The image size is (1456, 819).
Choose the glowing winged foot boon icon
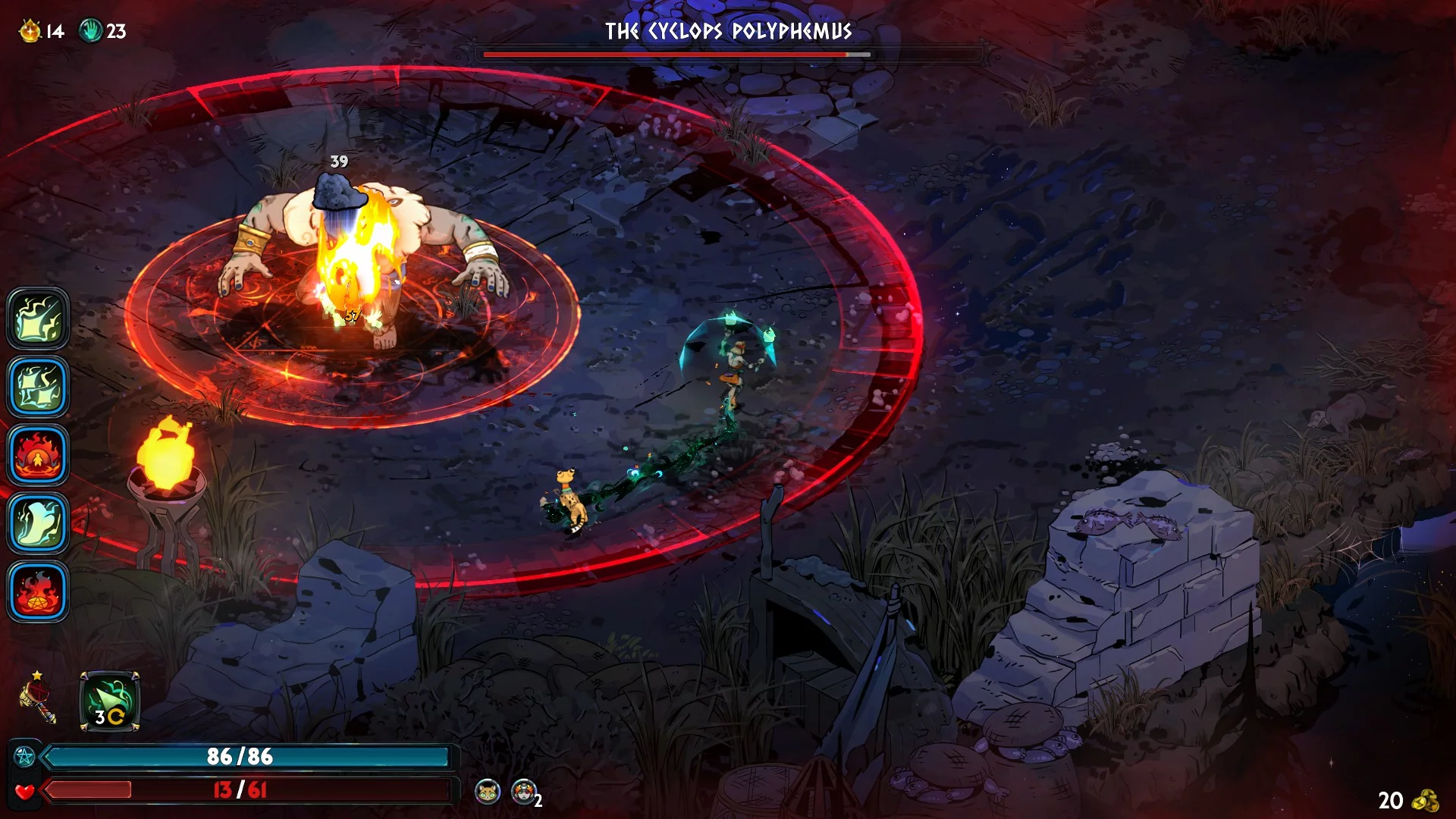click(x=38, y=523)
